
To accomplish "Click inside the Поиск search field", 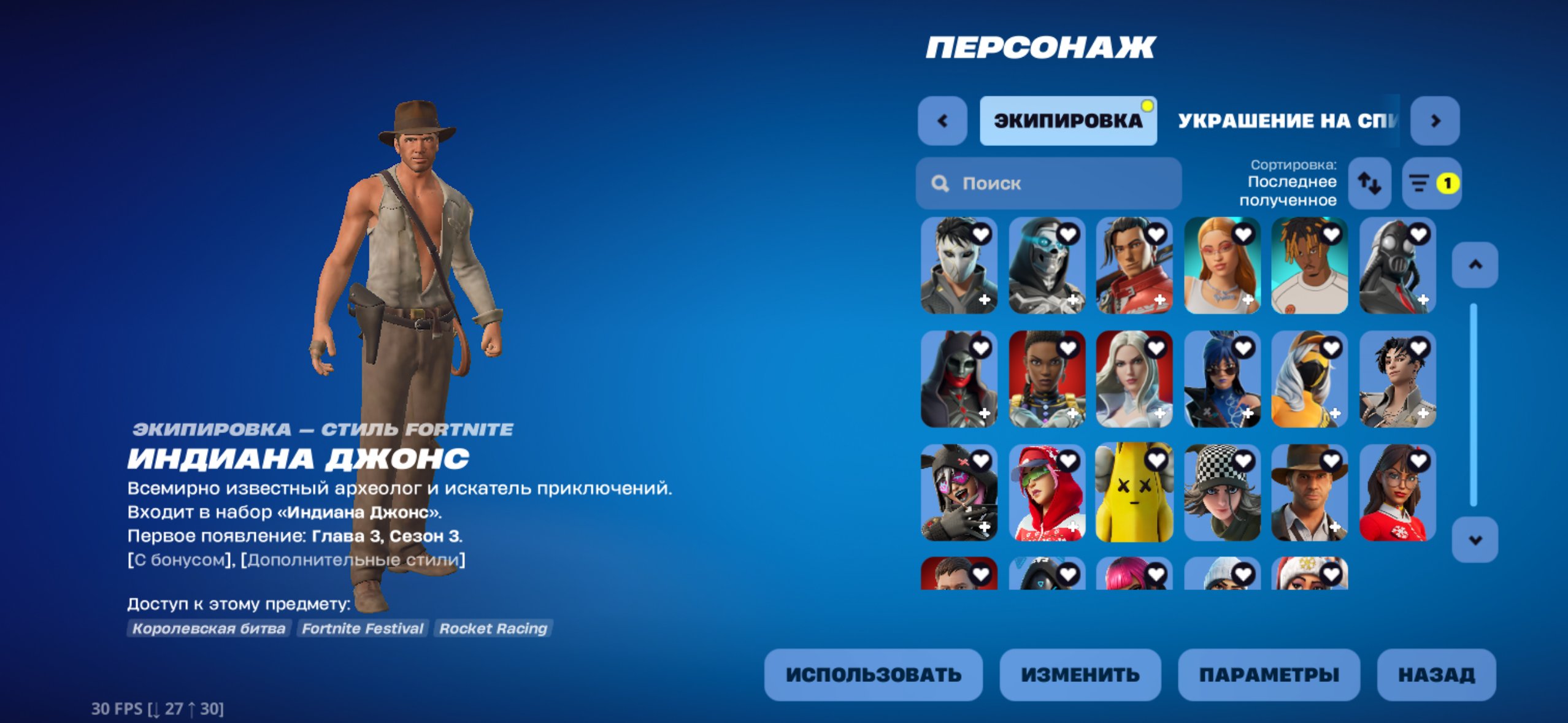I will pos(1043,183).
